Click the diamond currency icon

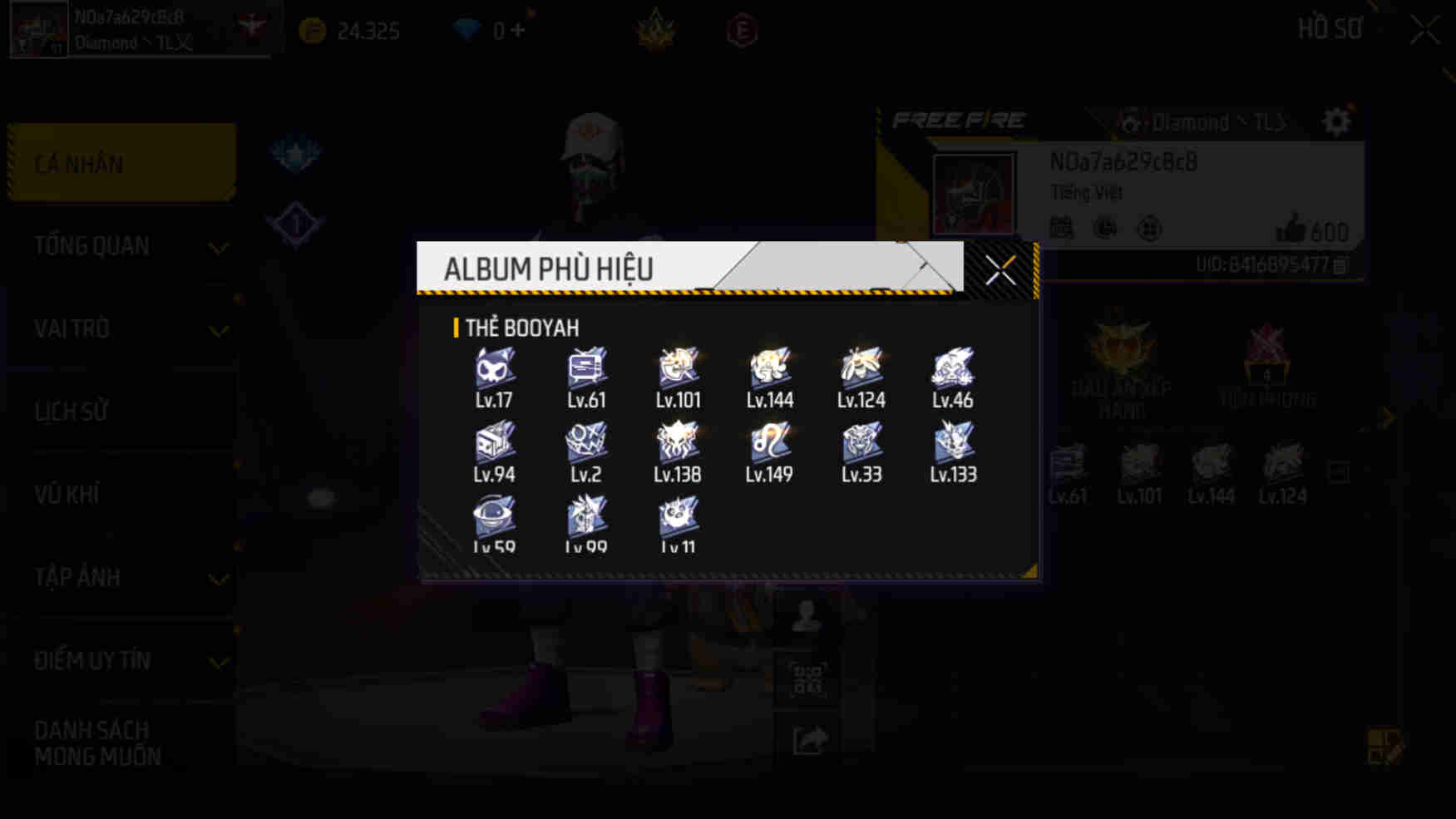(468, 30)
